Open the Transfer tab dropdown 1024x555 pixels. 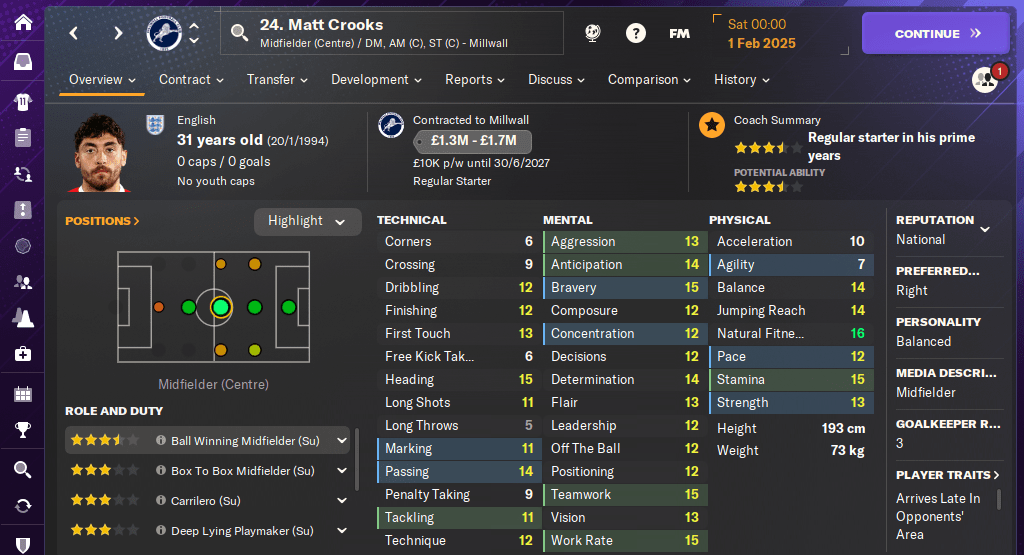pyautogui.click(x=277, y=80)
